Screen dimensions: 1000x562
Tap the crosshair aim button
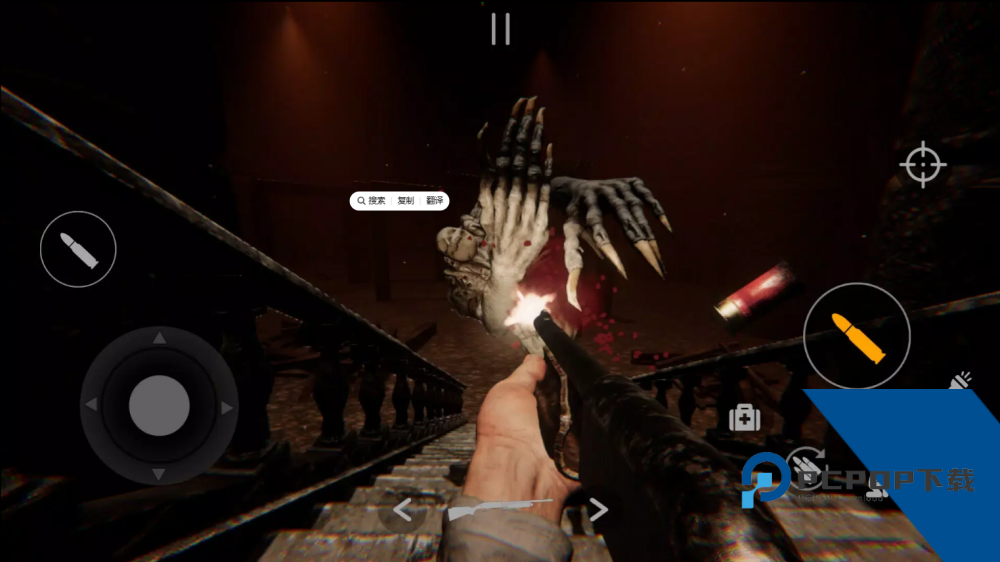pos(922,165)
